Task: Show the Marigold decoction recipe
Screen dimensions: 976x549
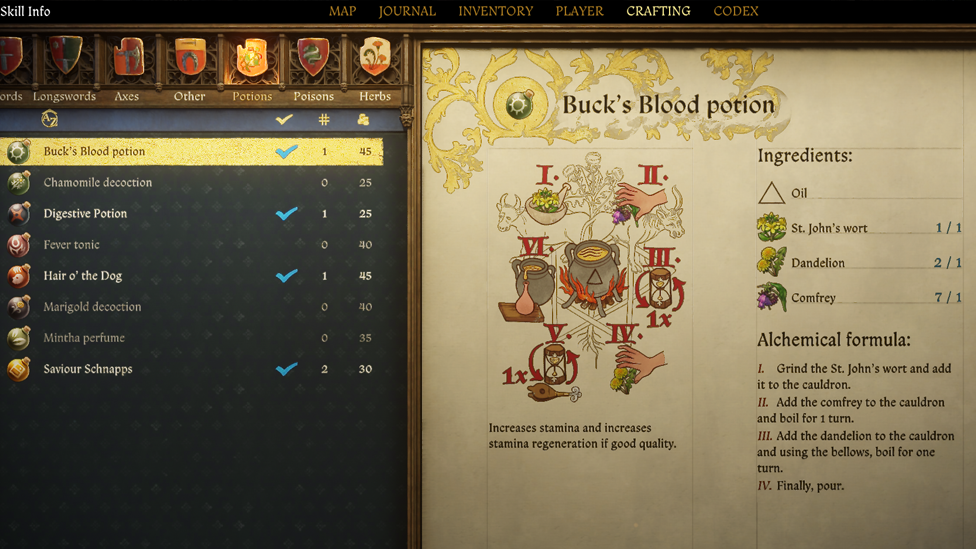Action: coord(92,307)
